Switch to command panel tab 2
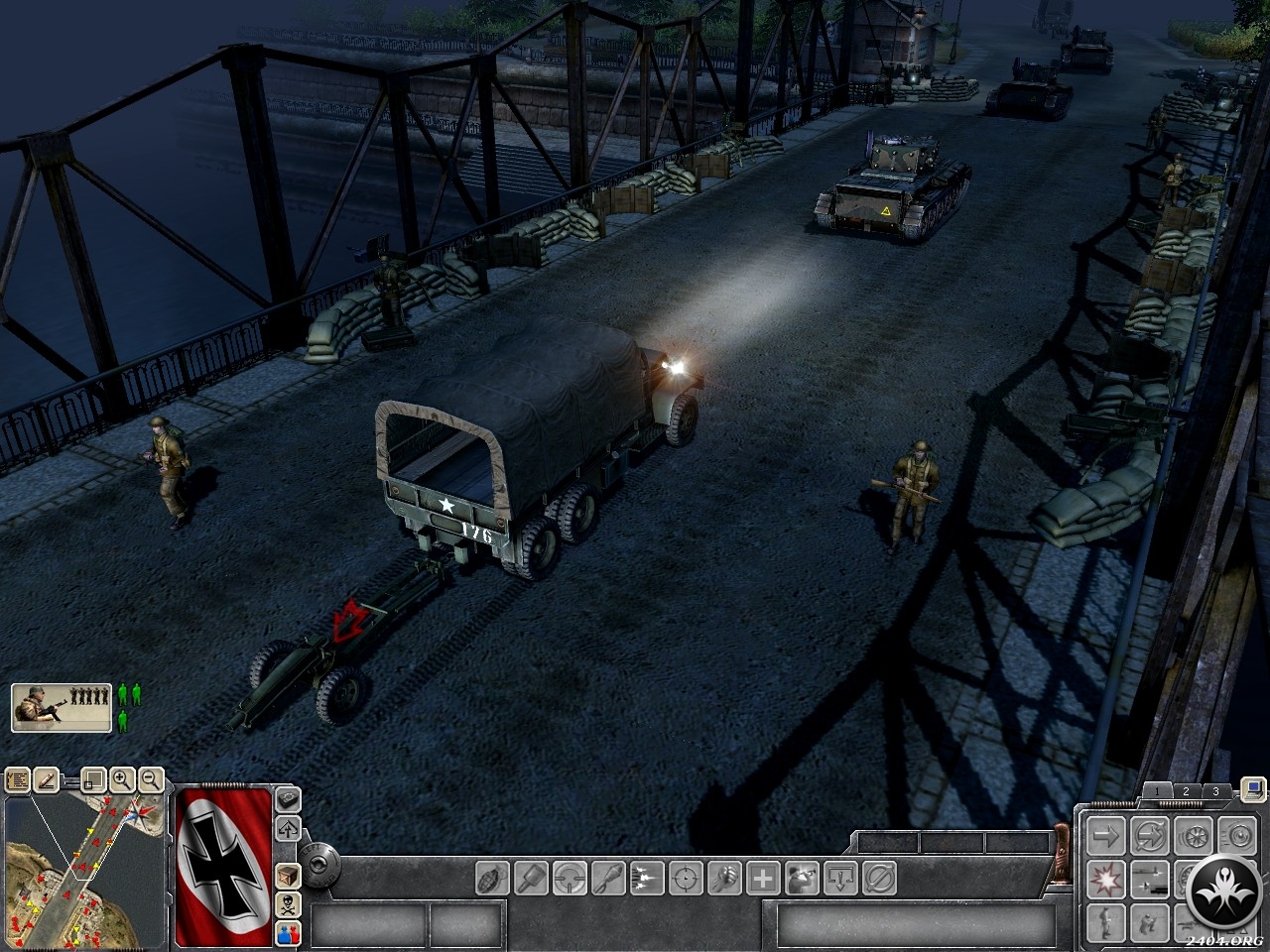Viewport: 1270px width, 952px height. [x=1186, y=791]
